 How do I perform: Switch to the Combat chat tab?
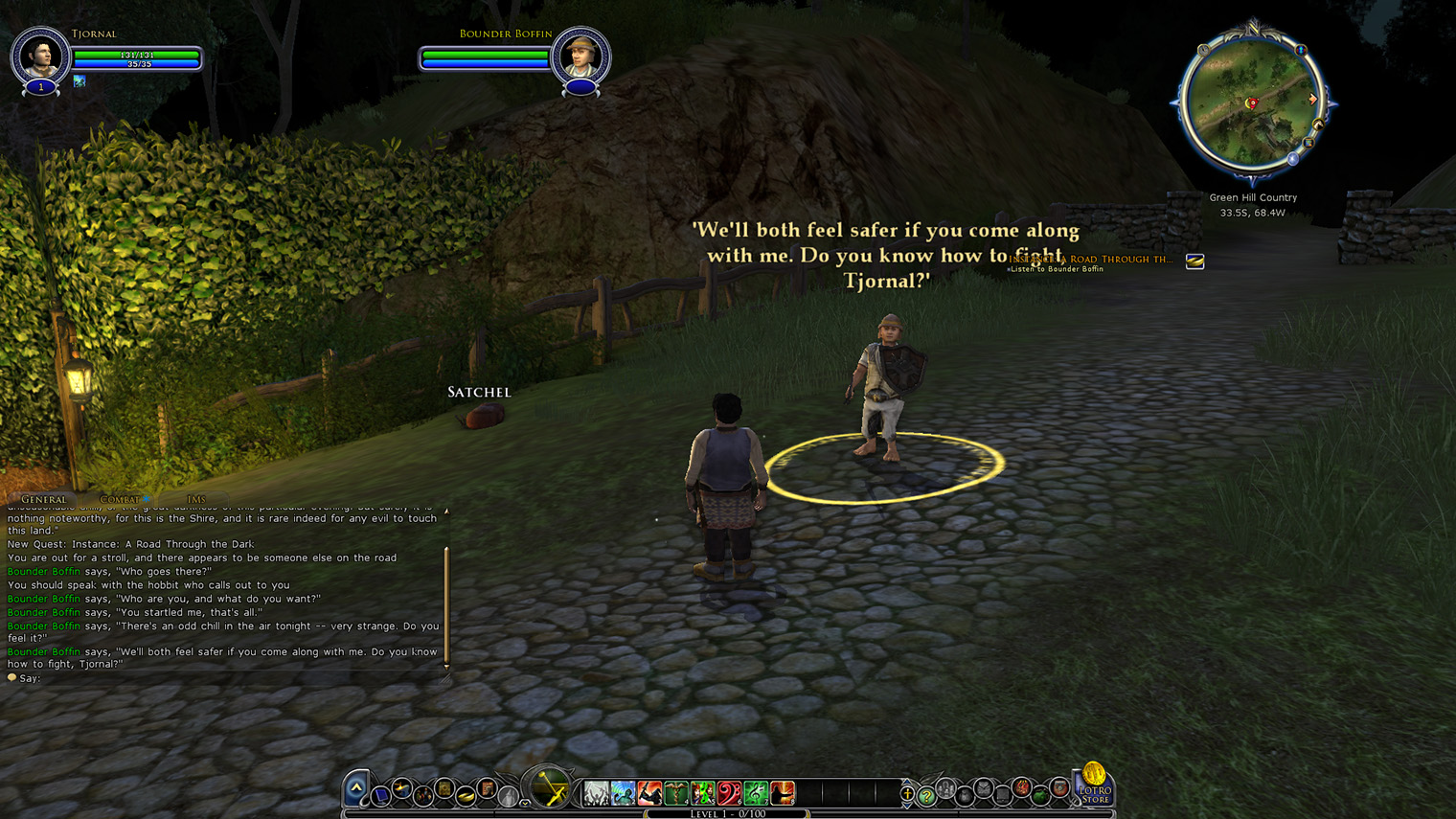tap(120, 499)
